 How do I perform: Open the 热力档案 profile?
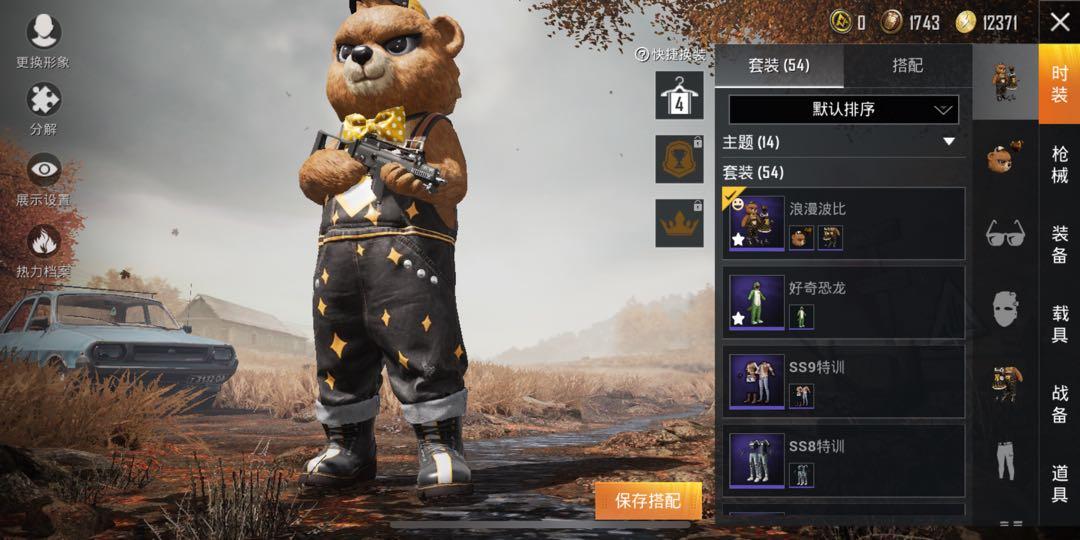tap(43, 250)
